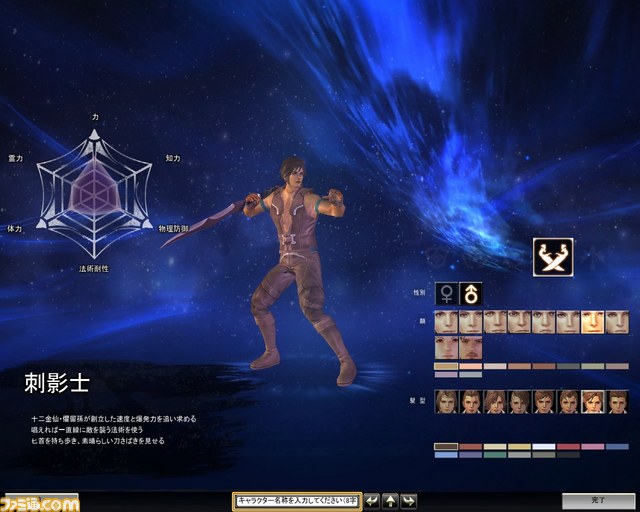Select the first hairstyle thumbnail
Viewport: 640px width, 512px height.
(x=446, y=400)
